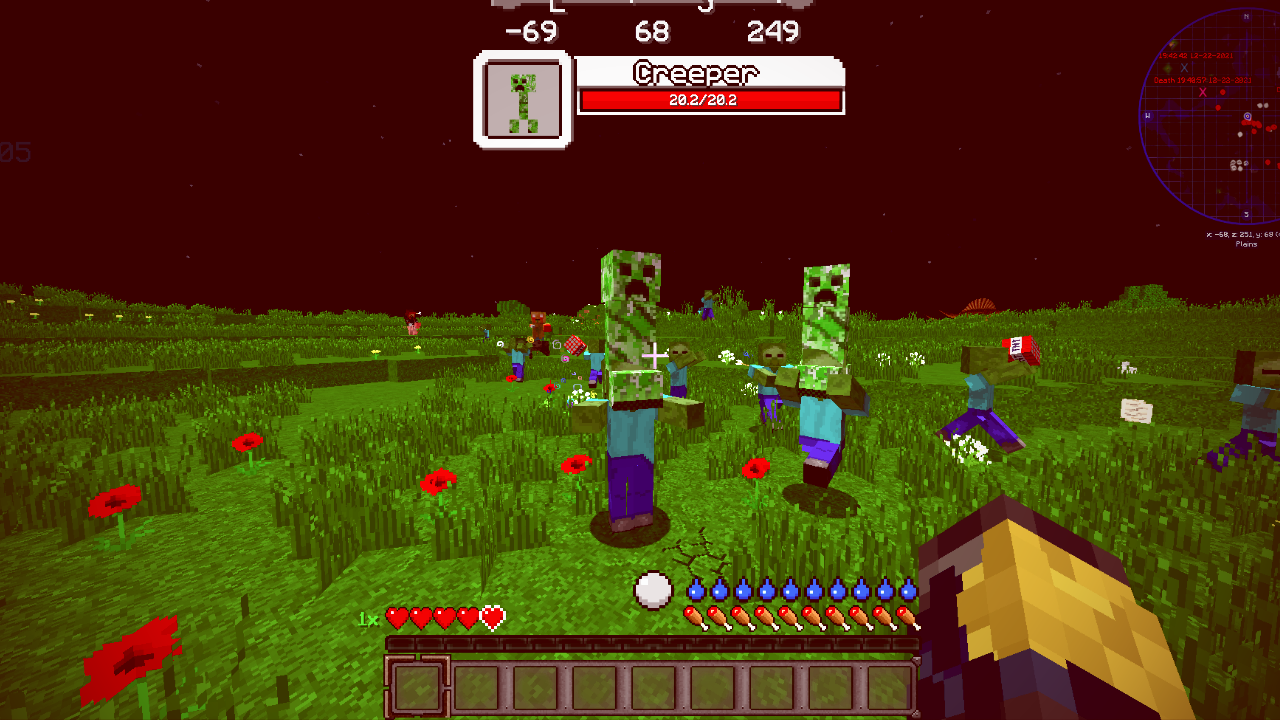The width and height of the screenshot is (1280, 720).
Task: Toggle the pink Death waypoint X on minimap
Action: (1202, 93)
